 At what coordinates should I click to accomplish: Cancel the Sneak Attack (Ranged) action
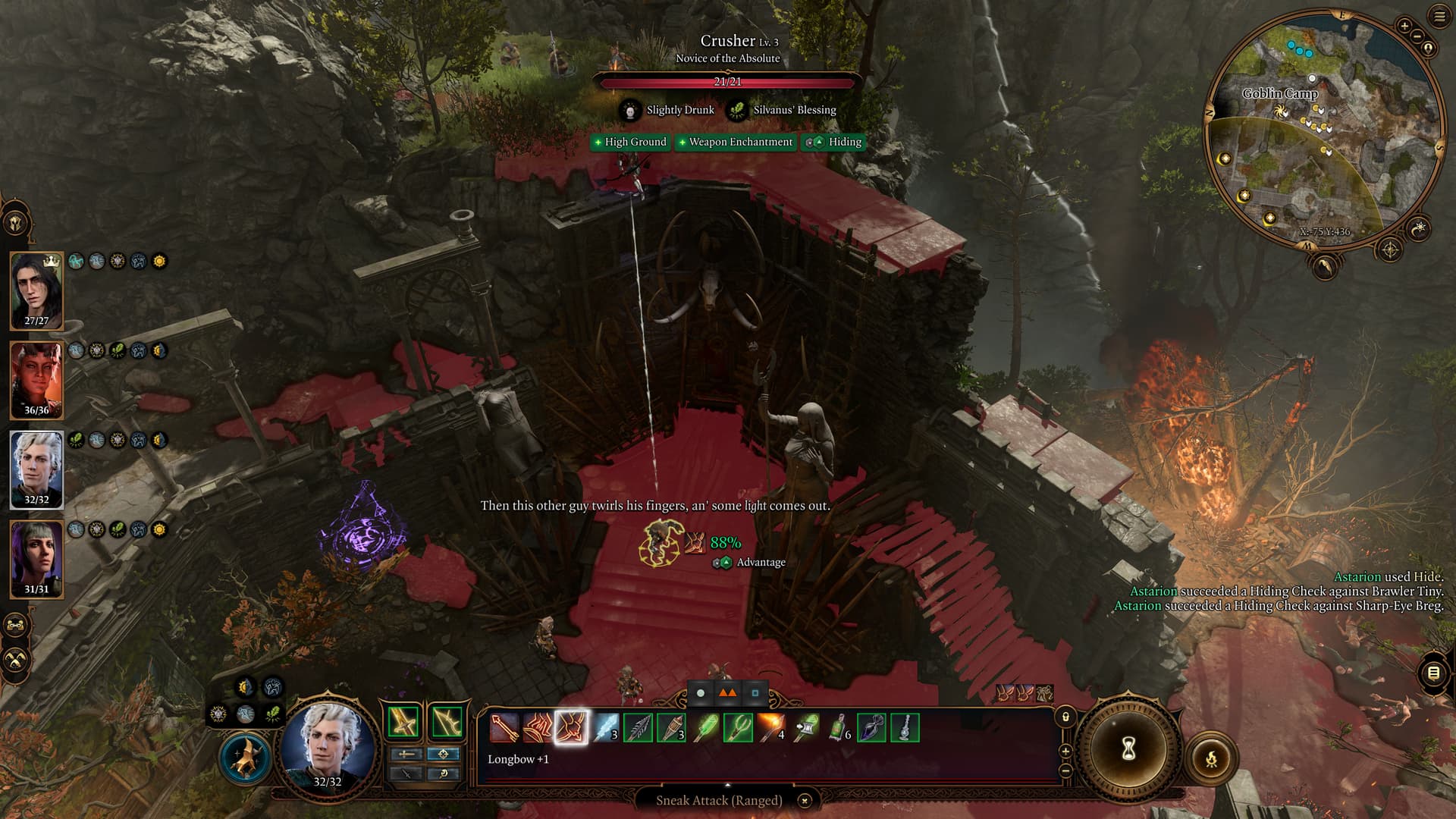(805, 800)
